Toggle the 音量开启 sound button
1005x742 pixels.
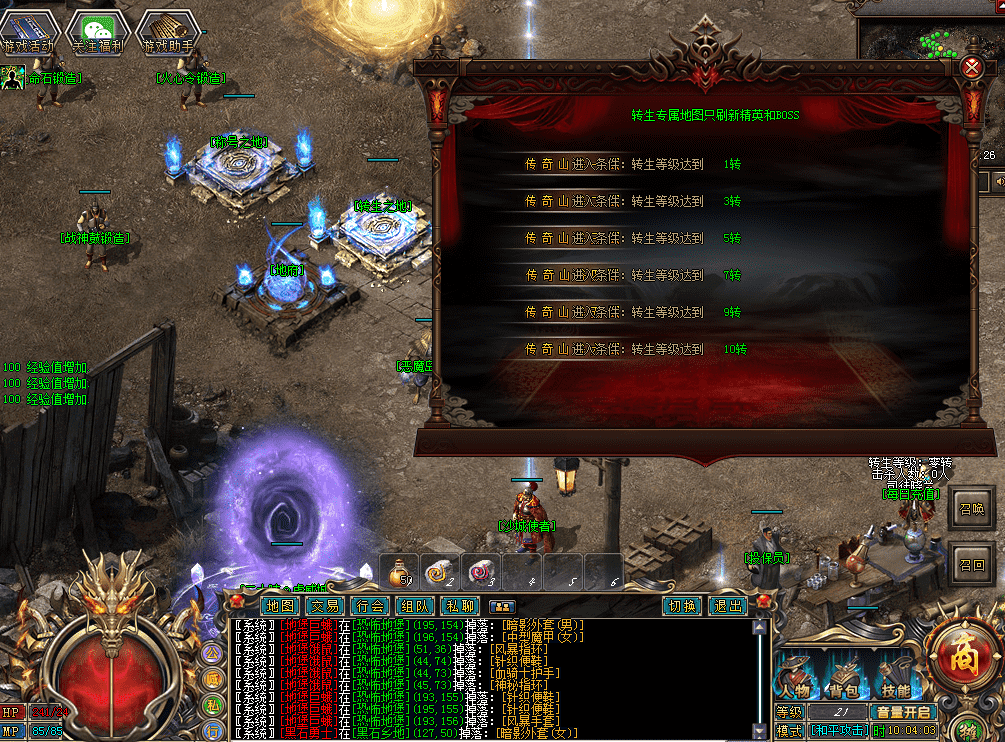point(903,712)
